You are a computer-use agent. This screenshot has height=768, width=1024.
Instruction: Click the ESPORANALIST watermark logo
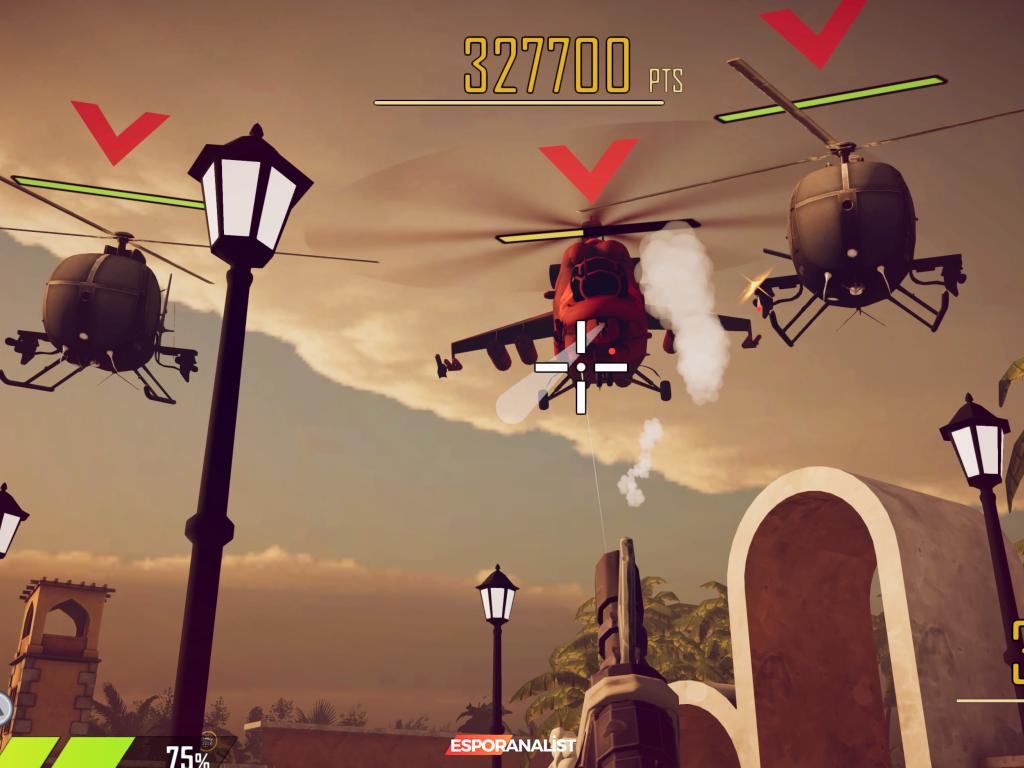(511, 746)
